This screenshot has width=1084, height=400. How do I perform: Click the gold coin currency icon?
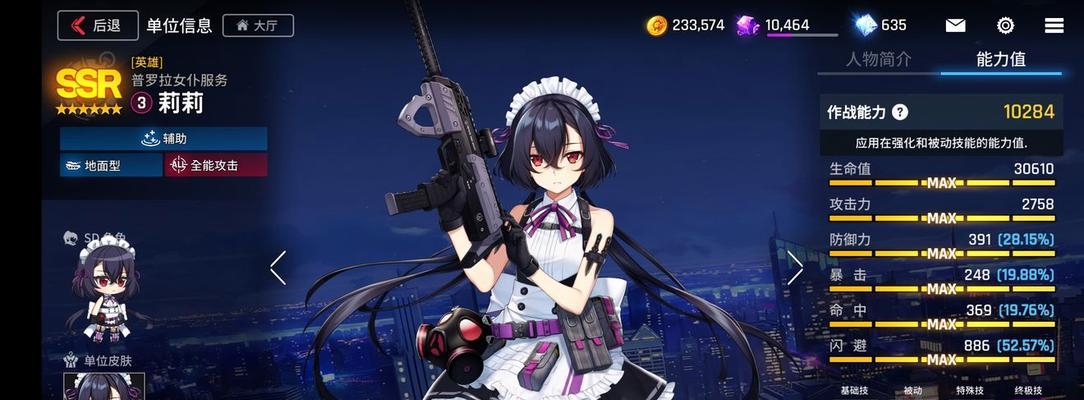657,25
